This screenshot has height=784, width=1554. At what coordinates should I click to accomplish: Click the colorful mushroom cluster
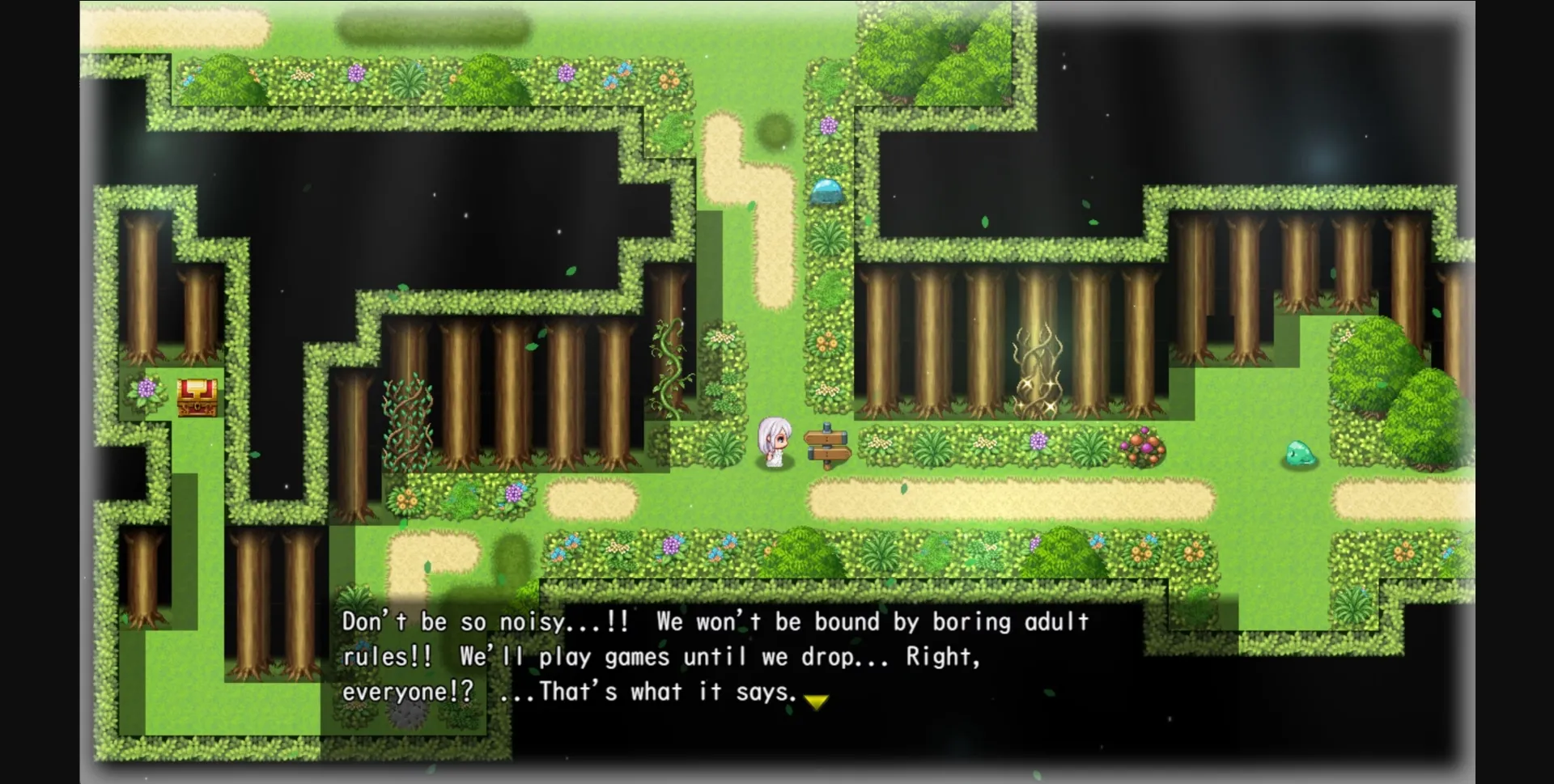(x=1144, y=443)
